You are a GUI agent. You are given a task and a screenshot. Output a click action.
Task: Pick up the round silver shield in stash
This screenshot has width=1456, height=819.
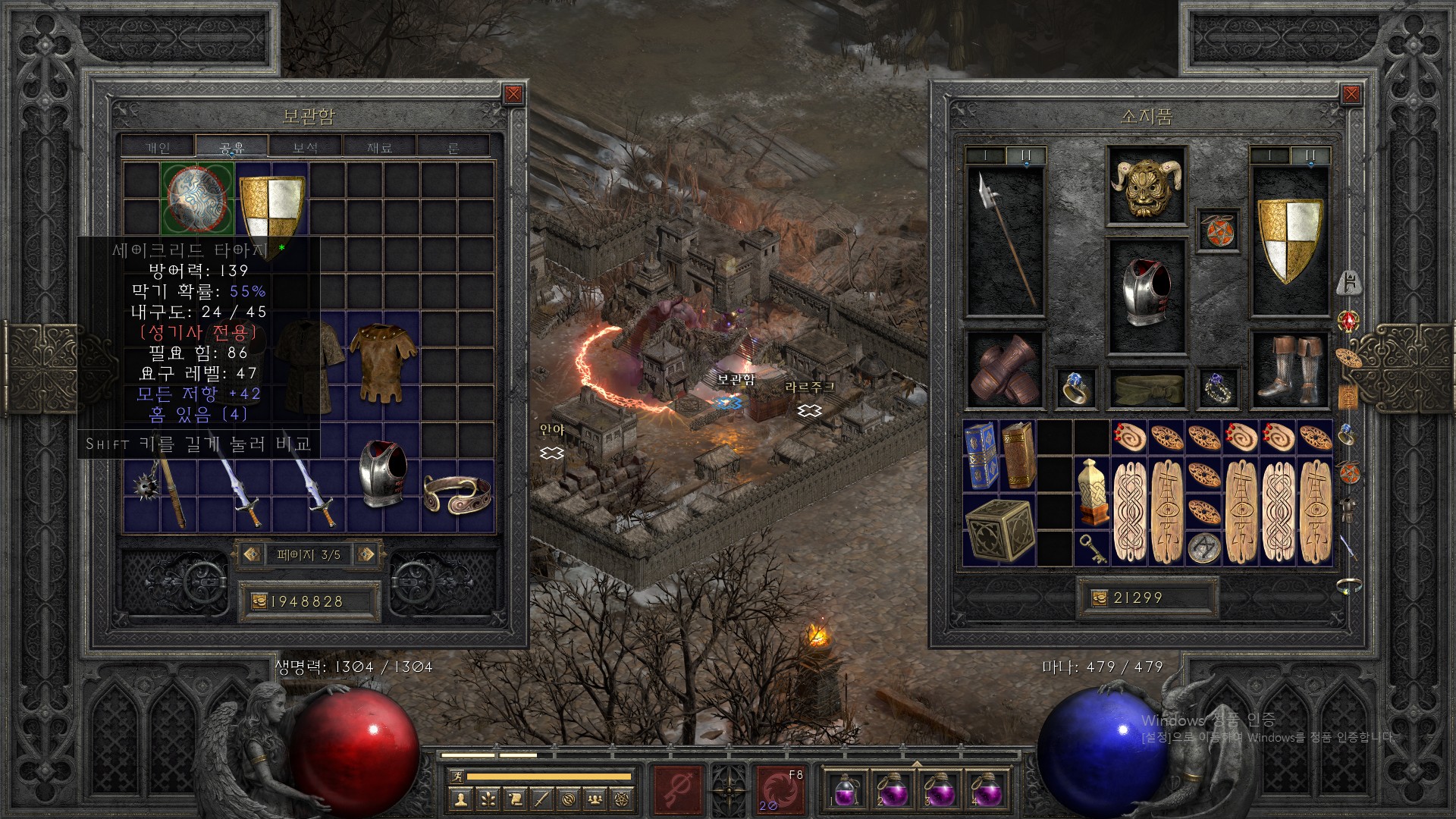click(x=197, y=198)
